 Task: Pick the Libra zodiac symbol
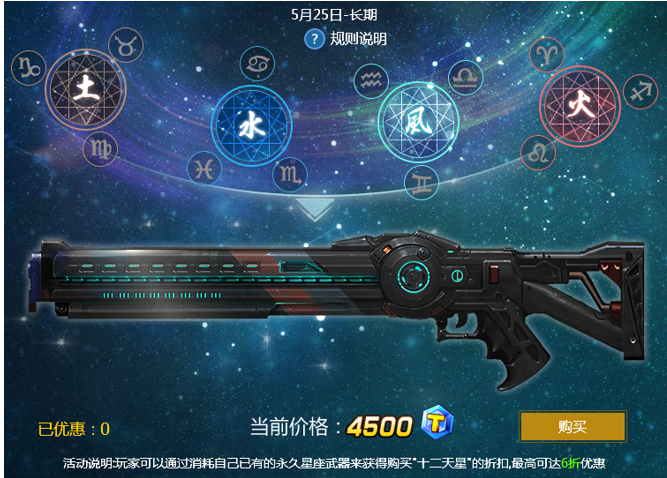click(x=465, y=75)
